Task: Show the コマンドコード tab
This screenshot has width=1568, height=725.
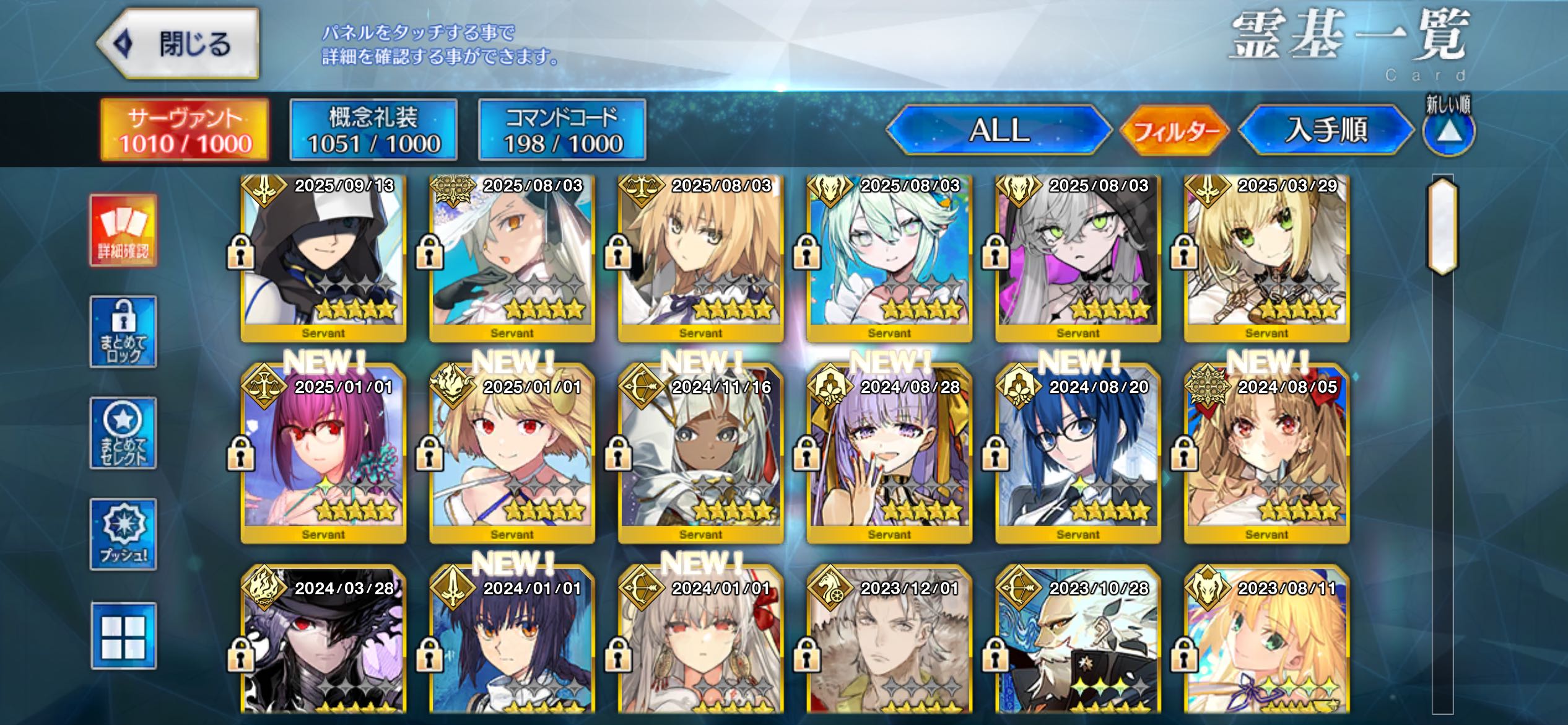Action: [562, 130]
